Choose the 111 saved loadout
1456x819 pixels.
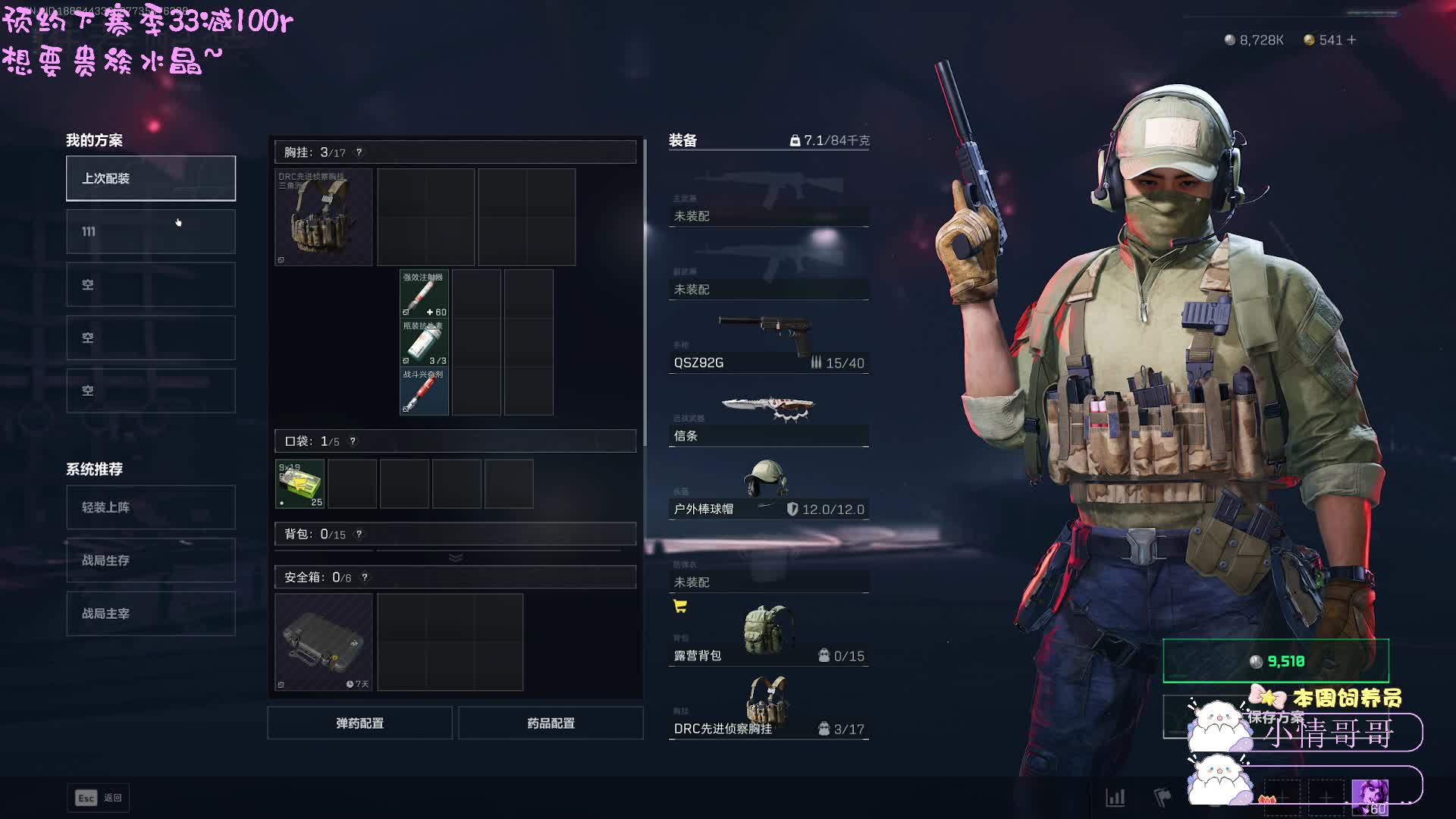tap(150, 231)
